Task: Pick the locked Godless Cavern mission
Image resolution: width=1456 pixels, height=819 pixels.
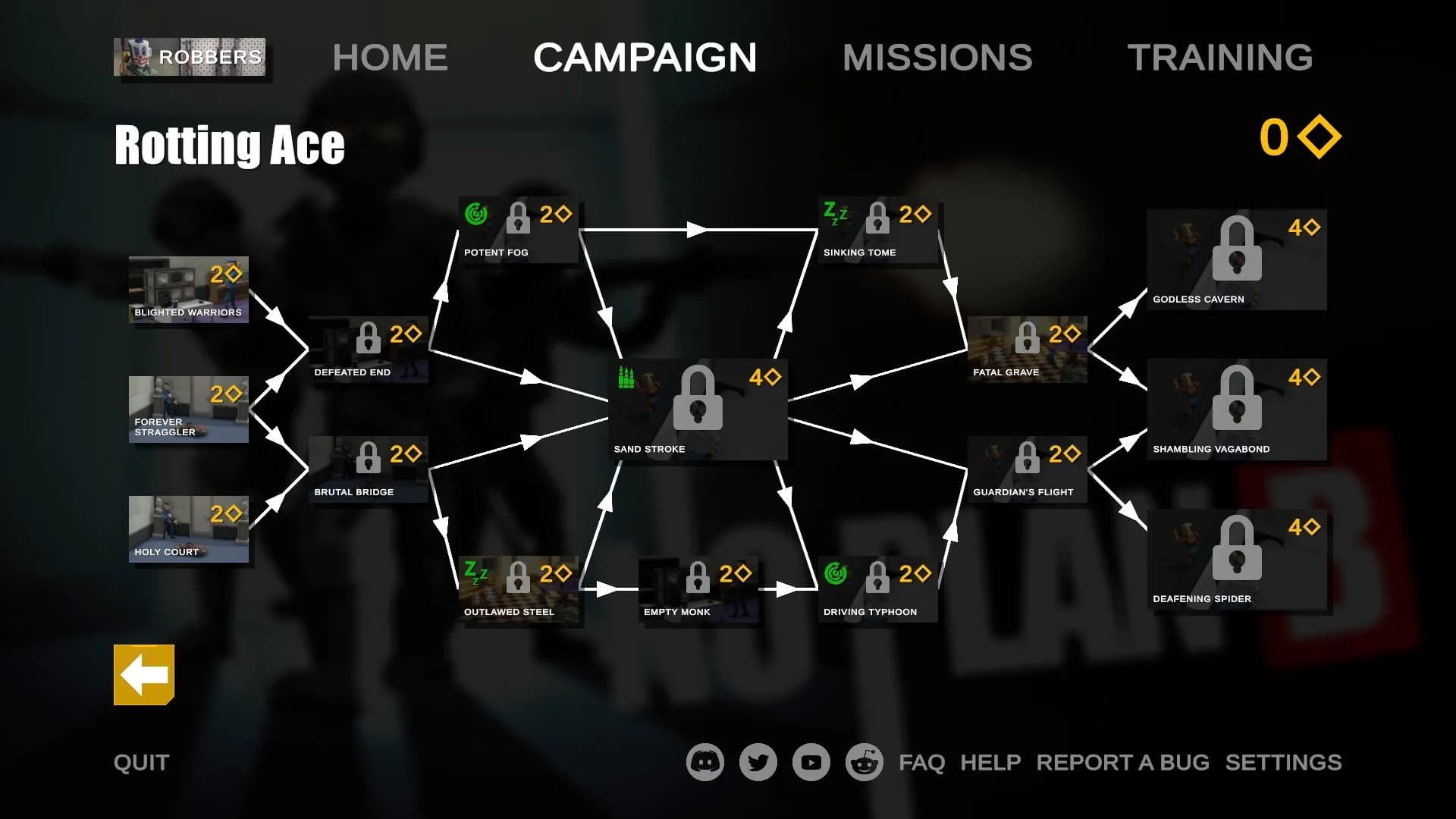Action: click(1237, 259)
